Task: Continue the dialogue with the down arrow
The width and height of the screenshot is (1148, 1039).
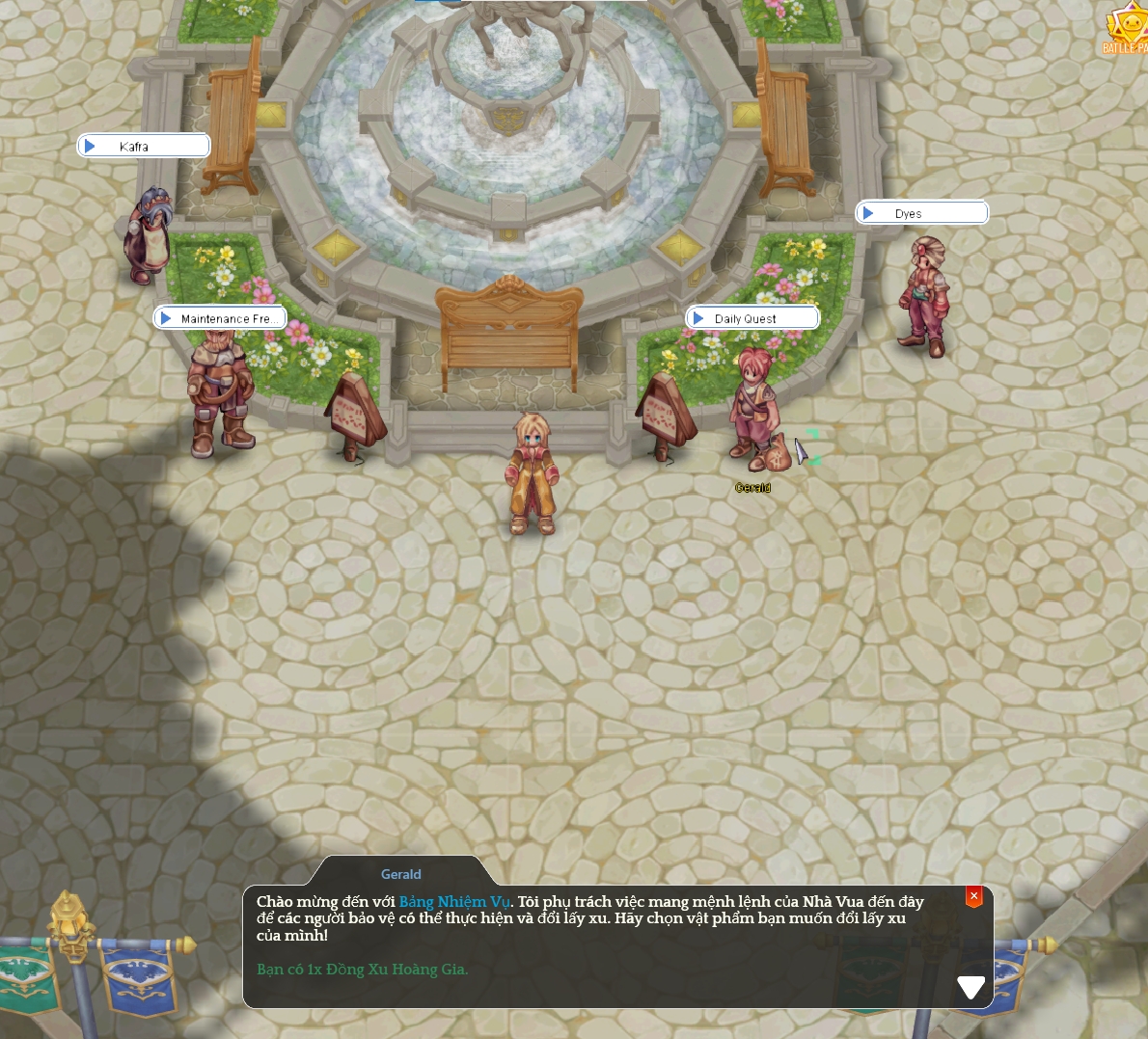Action: [970, 986]
